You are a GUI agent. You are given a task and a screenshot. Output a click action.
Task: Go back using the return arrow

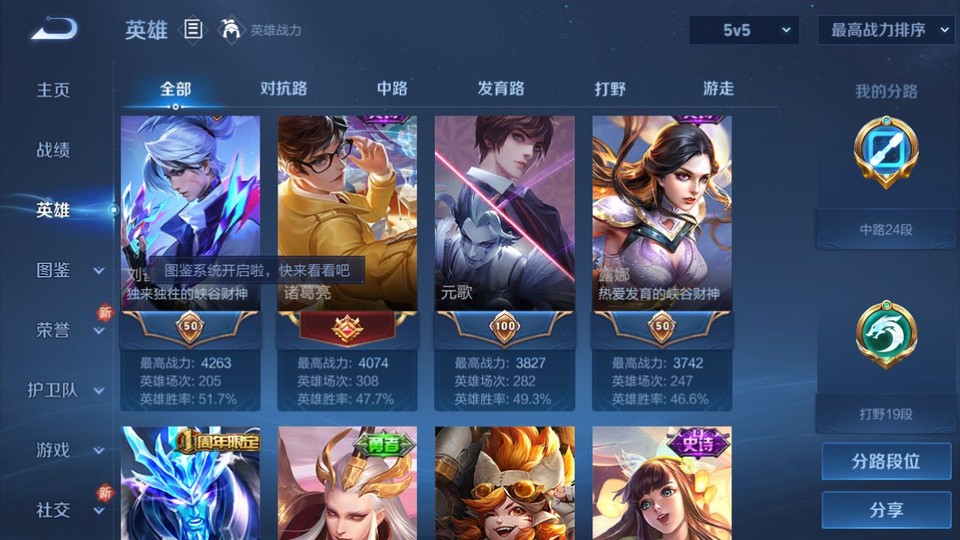[x=53, y=29]
